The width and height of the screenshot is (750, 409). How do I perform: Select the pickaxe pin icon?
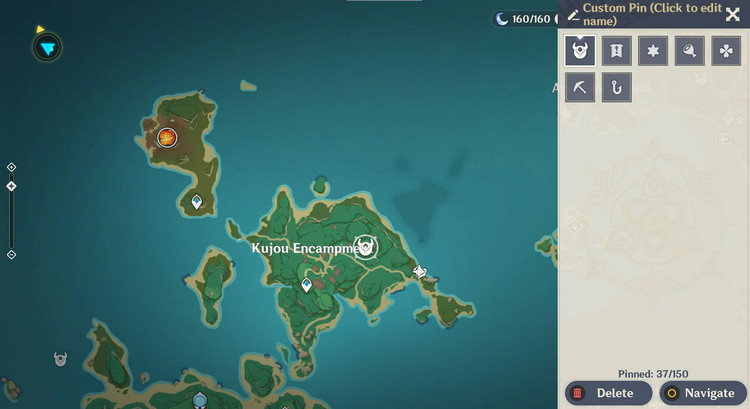click(x=580, y=87)
